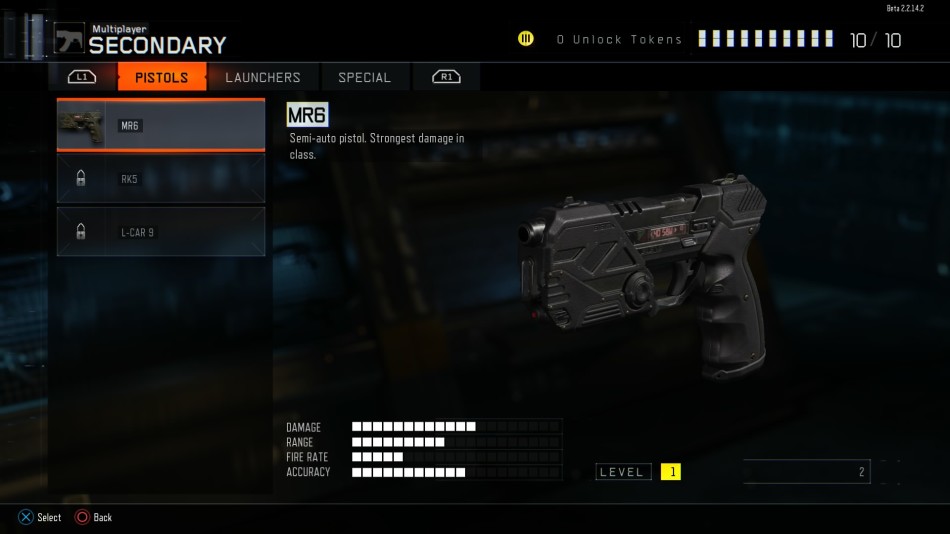Select the locked RK5 pistol row
Viewport: 950px width, 534px height.
pos(161,179)
